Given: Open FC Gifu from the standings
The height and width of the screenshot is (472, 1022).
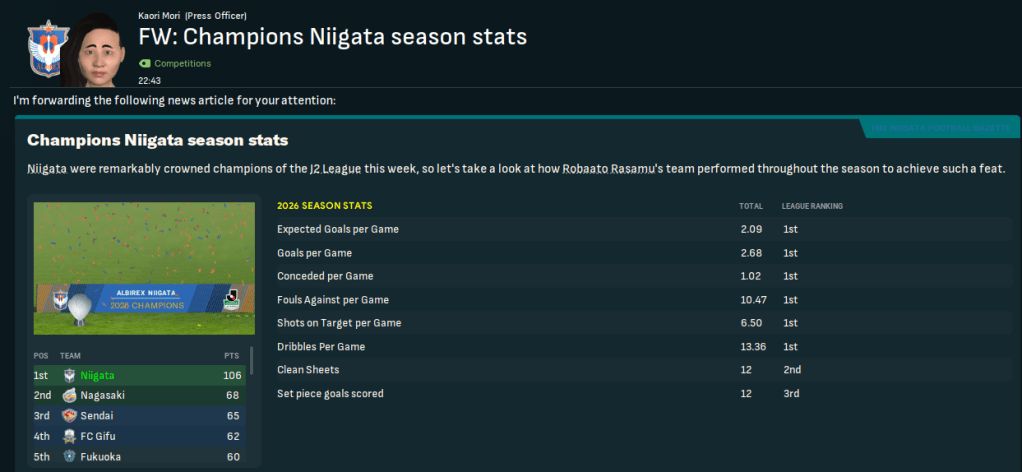Looking at the screenshot, I should click(x=101, y=436).
